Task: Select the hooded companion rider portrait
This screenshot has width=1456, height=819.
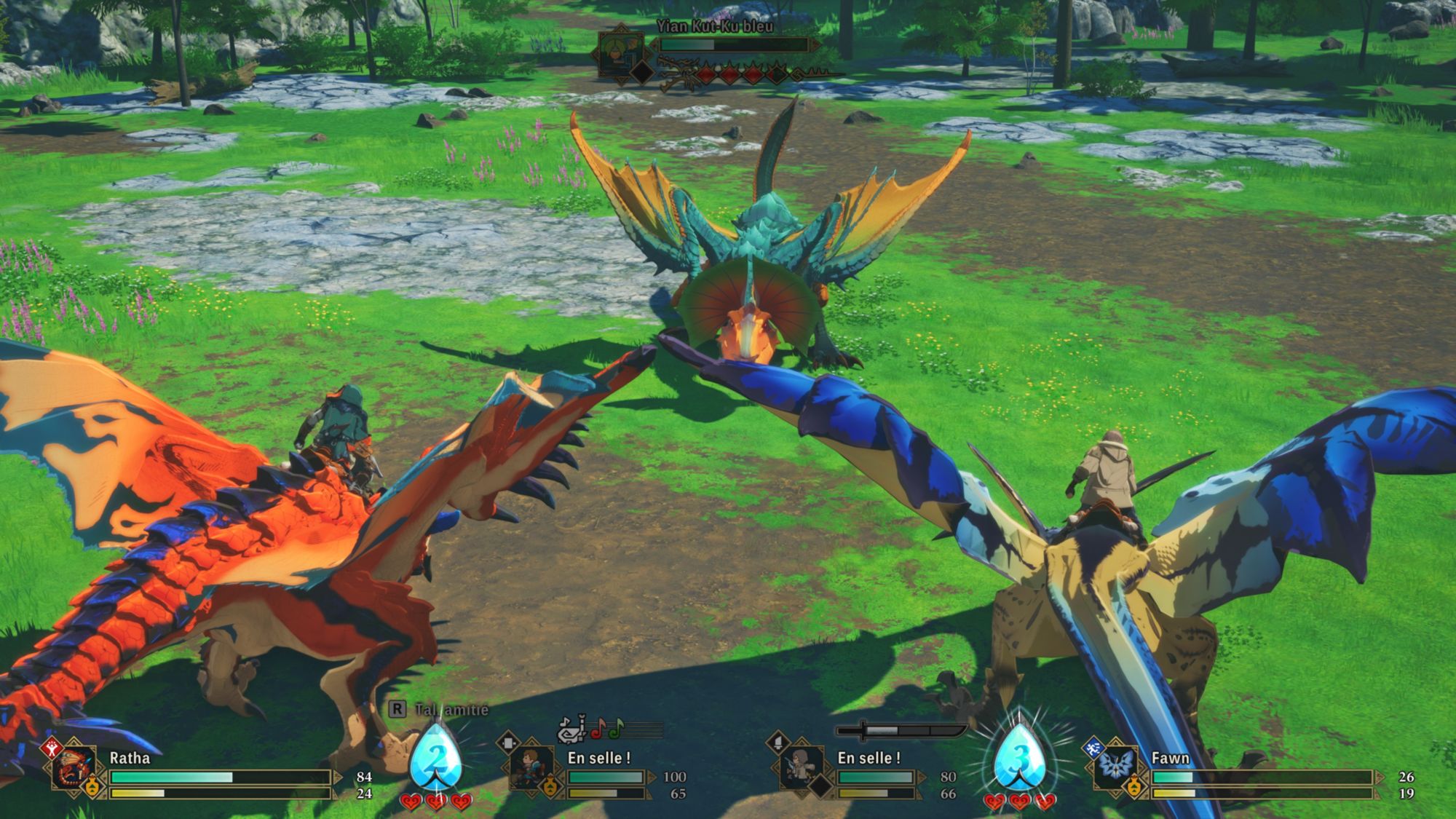Action: point(800,768)
